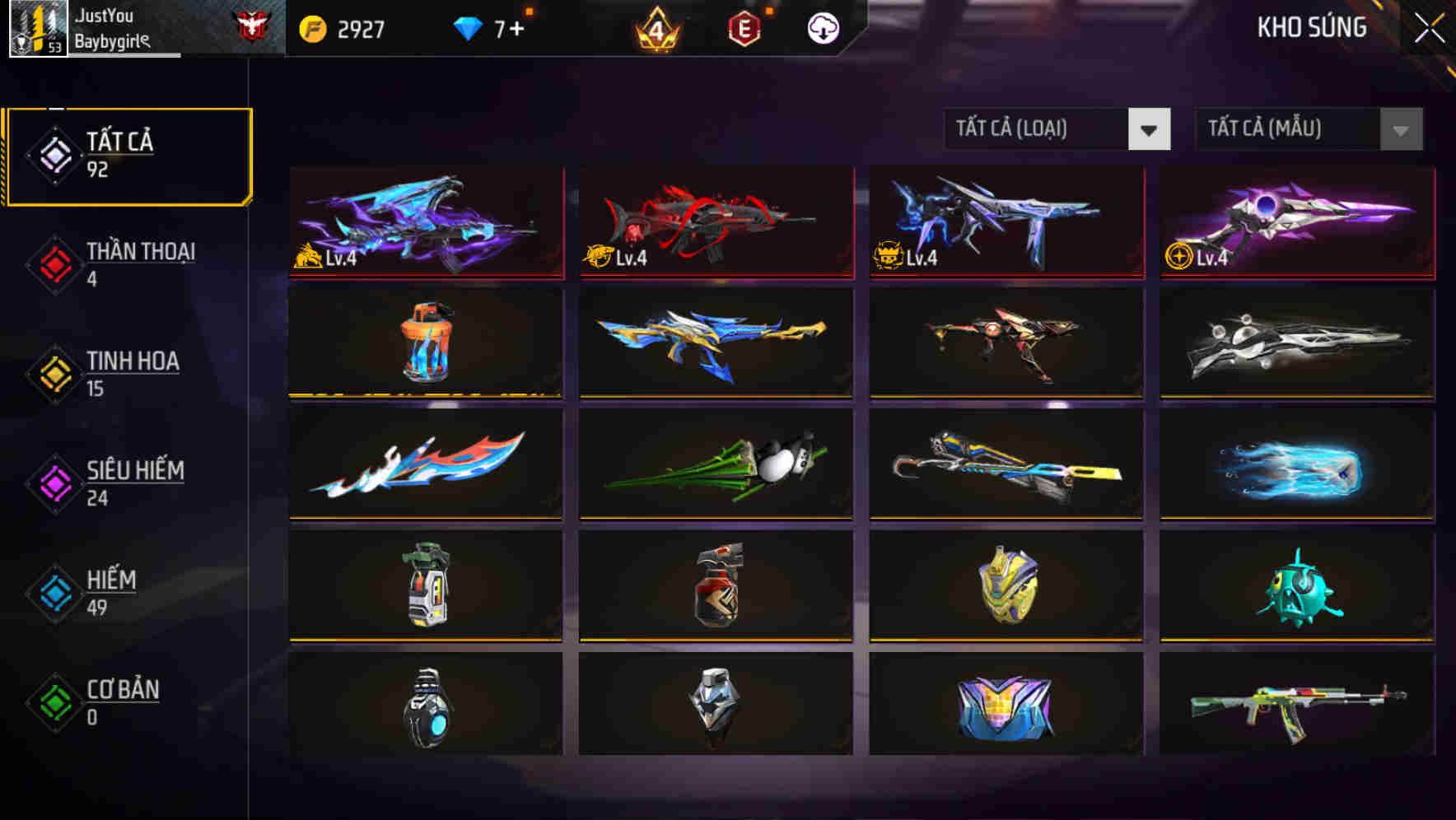
Task: Close the KHO SÚNG screen with the X
Action: (1429, 26)
